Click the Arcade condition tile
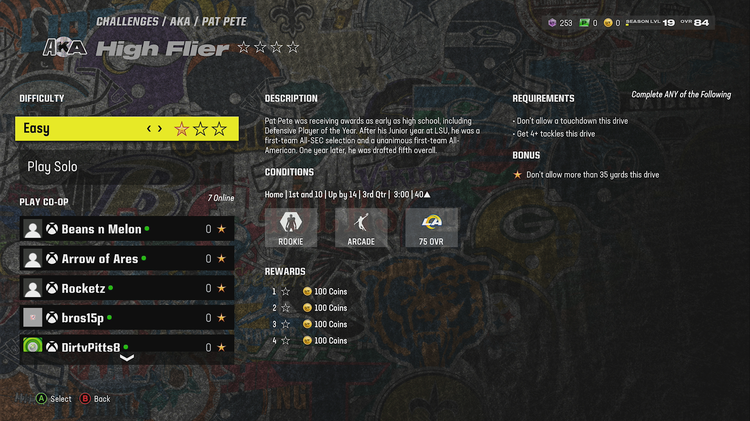The height and width of the screenshot is (421, 750). click(x=361, y=228)
